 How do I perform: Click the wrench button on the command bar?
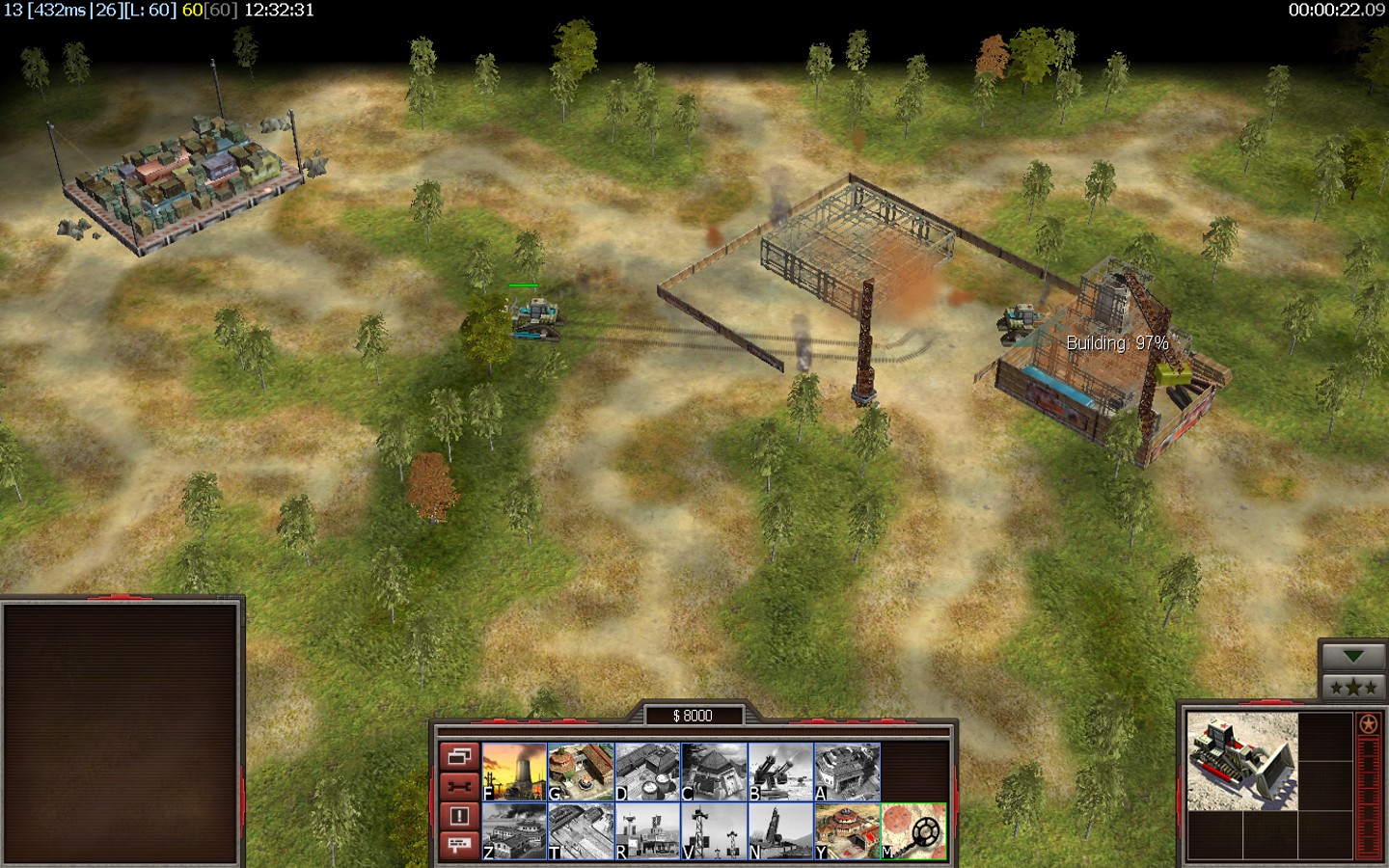tap(459, 786)
